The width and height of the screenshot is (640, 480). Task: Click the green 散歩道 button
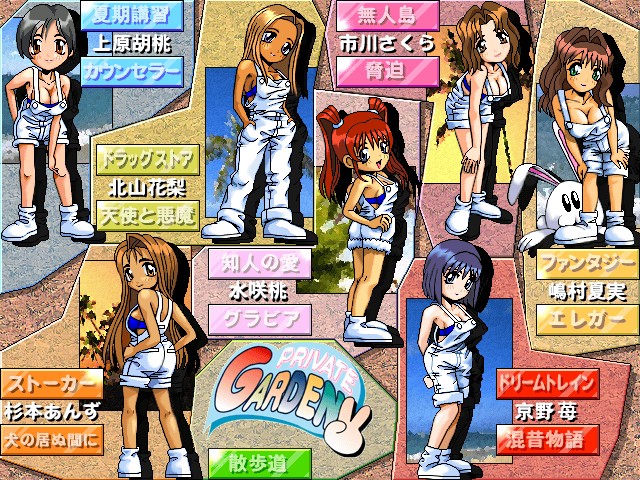260,462
